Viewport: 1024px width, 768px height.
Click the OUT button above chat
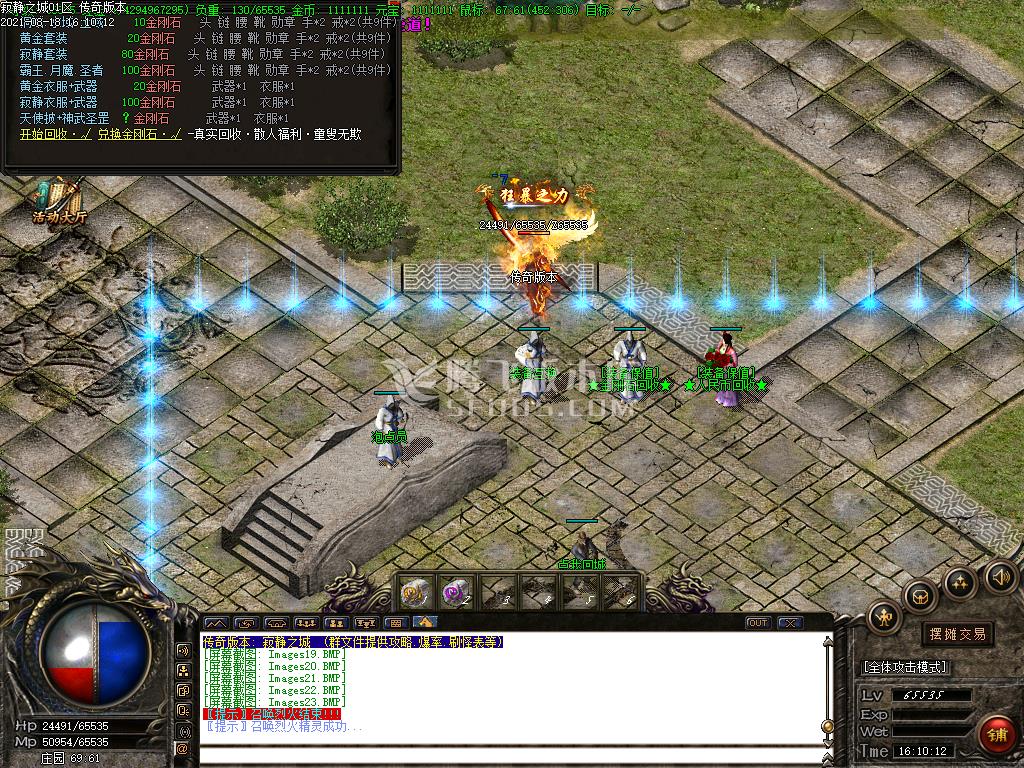click(x=758, y=623)
